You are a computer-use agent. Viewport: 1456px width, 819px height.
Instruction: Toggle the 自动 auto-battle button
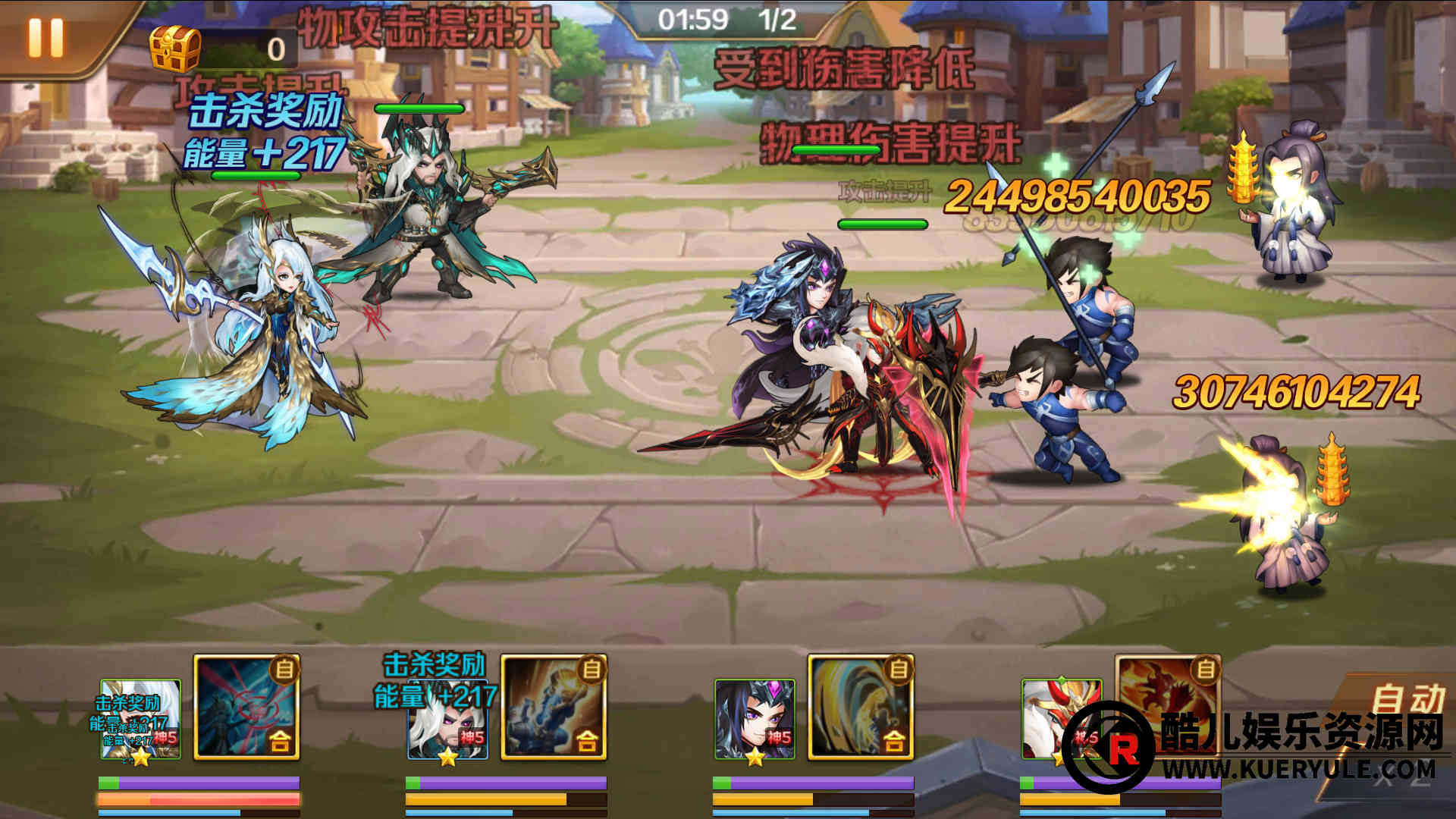1407,699
